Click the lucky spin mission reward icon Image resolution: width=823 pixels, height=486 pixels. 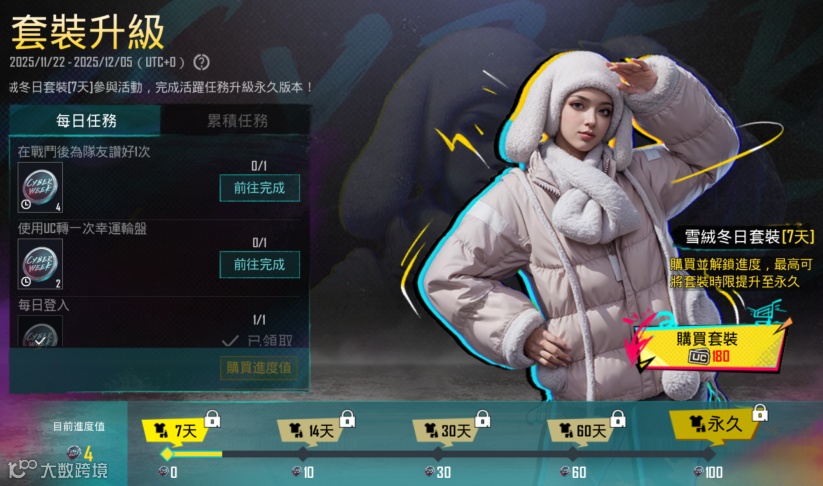tap(41, 263)
